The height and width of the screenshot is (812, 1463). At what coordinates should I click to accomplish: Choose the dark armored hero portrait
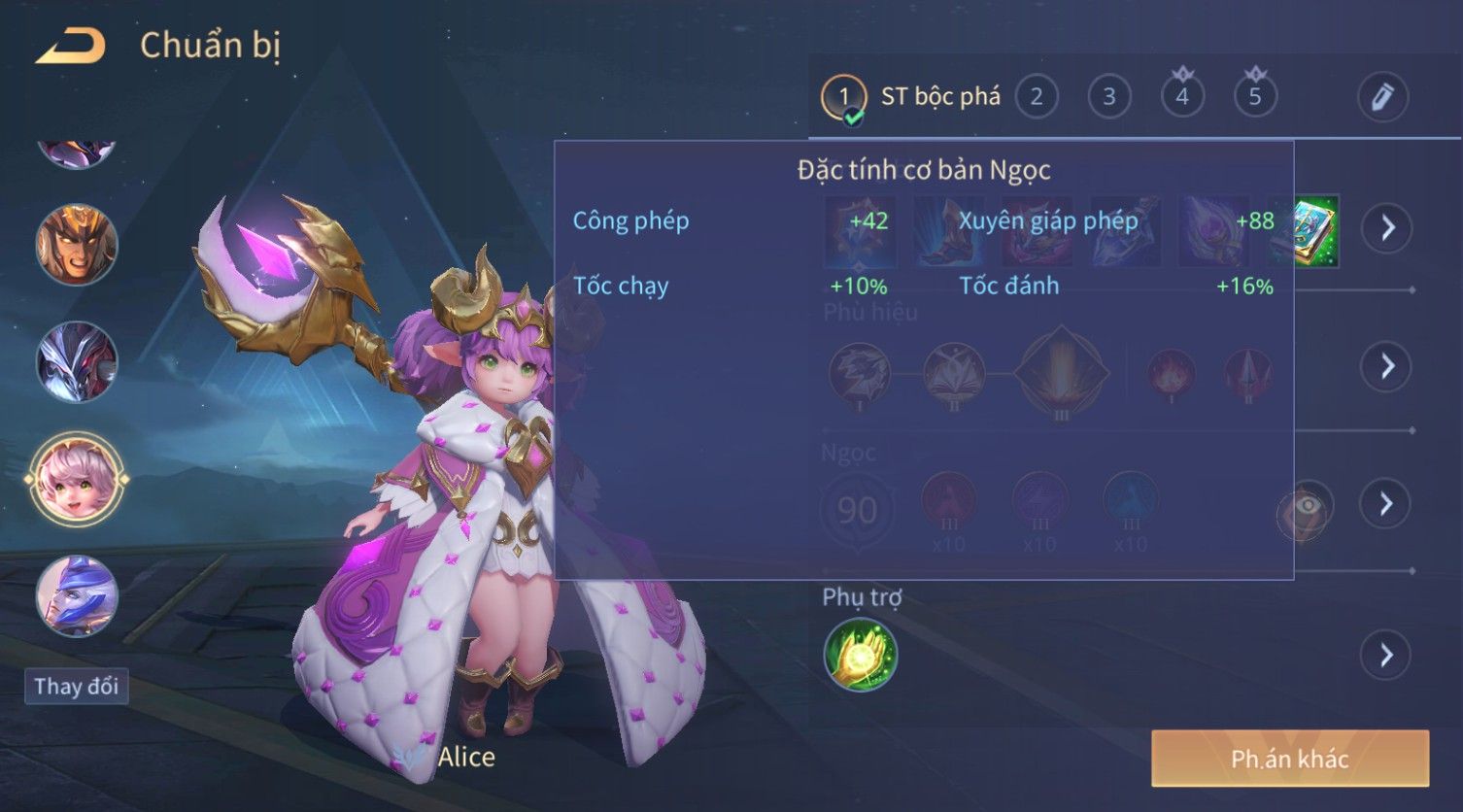pos(76,361)
